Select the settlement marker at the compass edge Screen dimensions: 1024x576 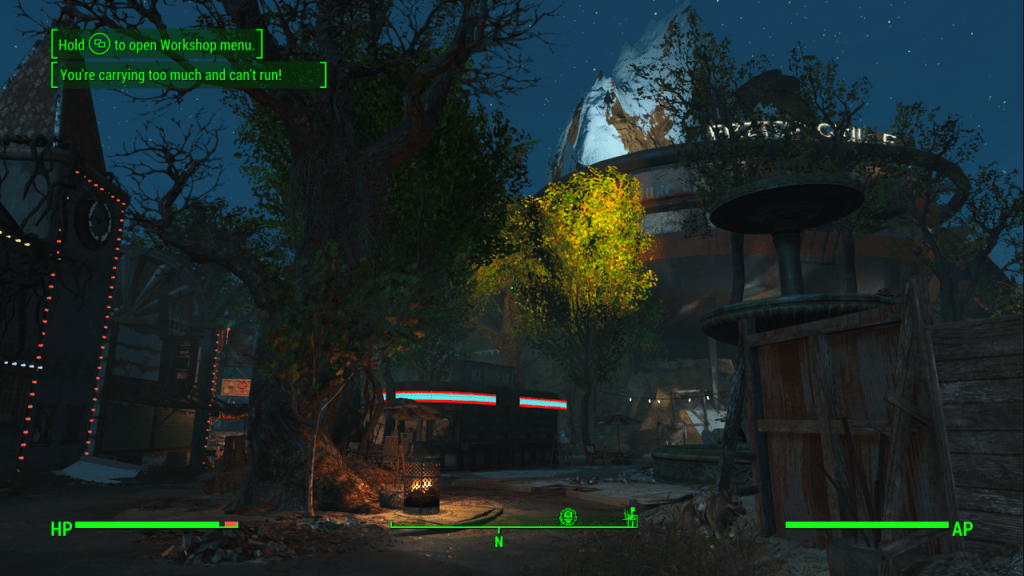coord(630,516)
